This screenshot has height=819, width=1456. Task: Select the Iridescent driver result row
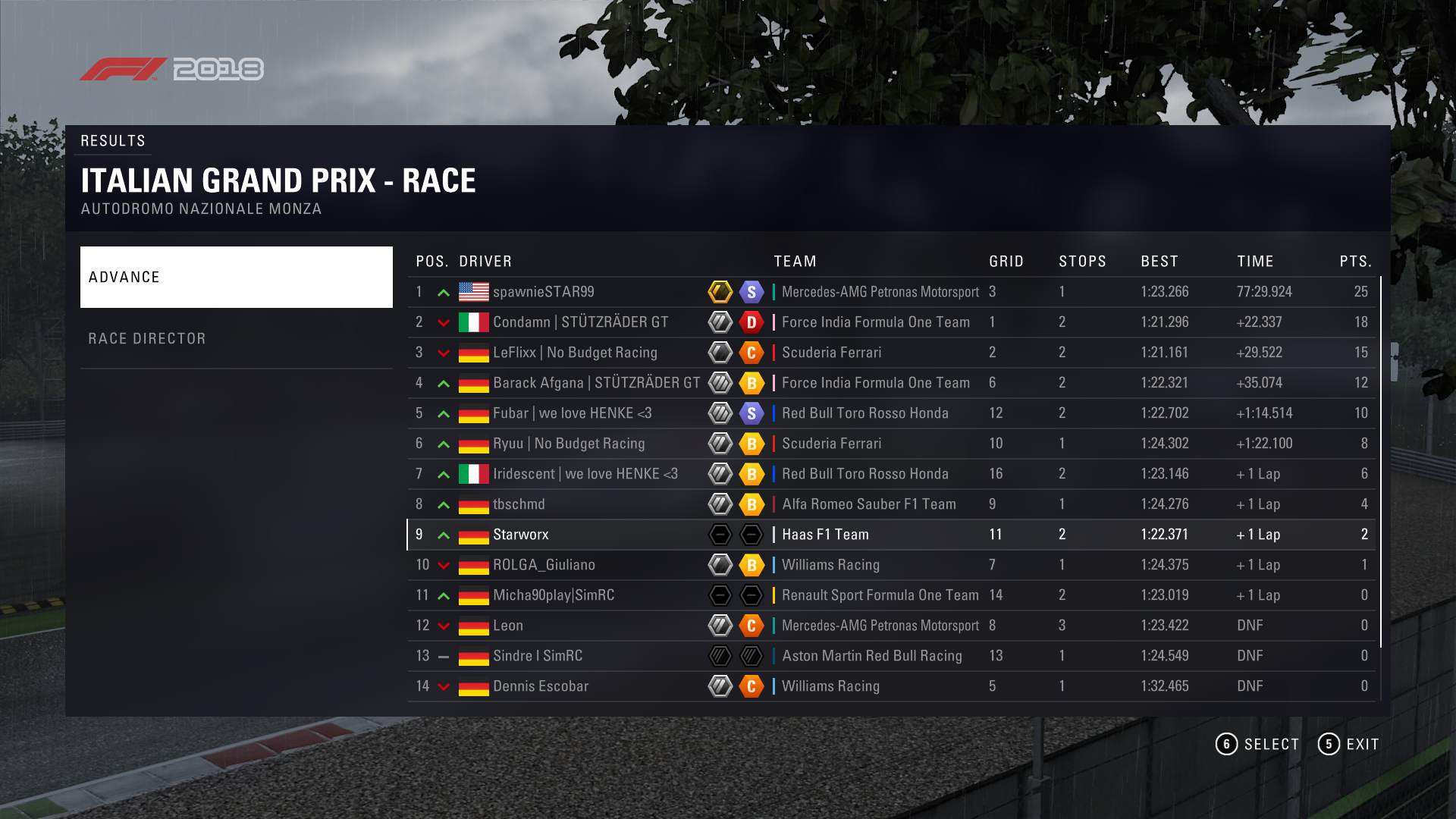891,474
